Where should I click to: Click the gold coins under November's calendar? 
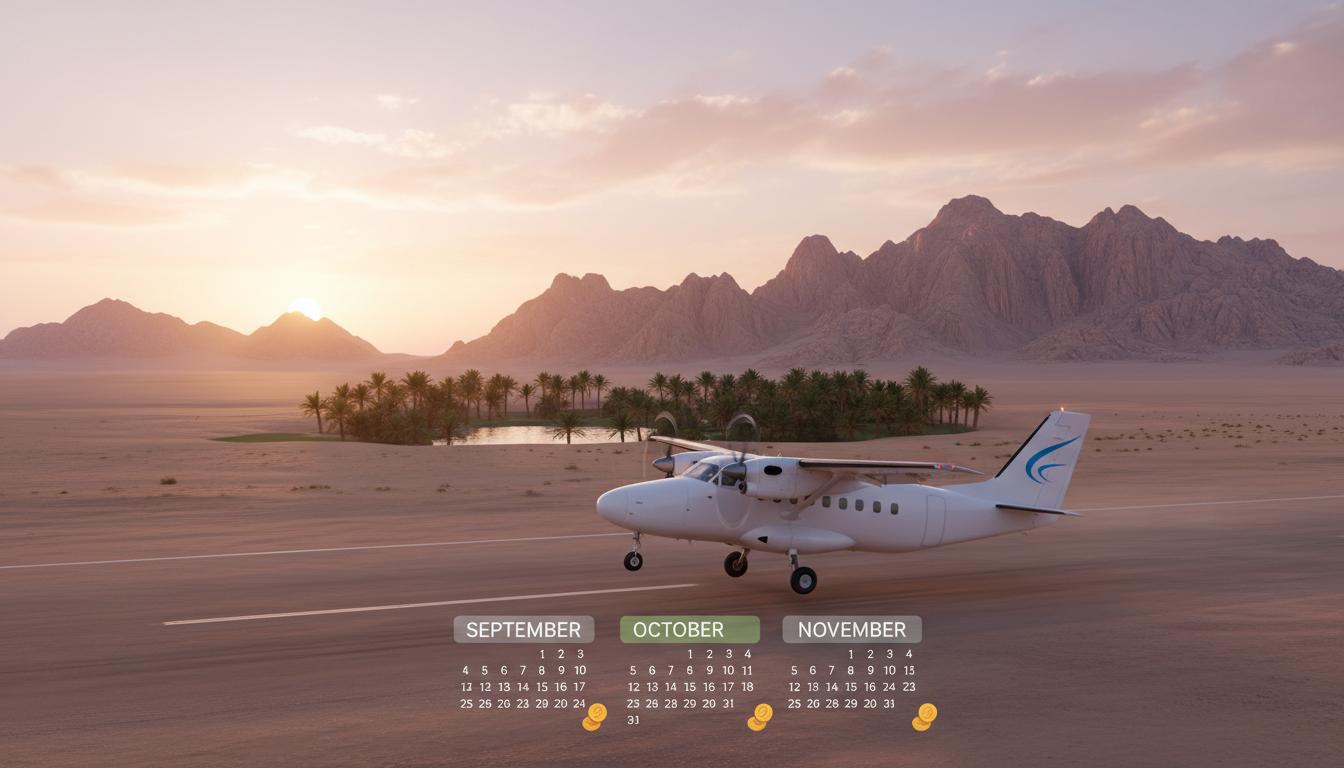point(925,716)
